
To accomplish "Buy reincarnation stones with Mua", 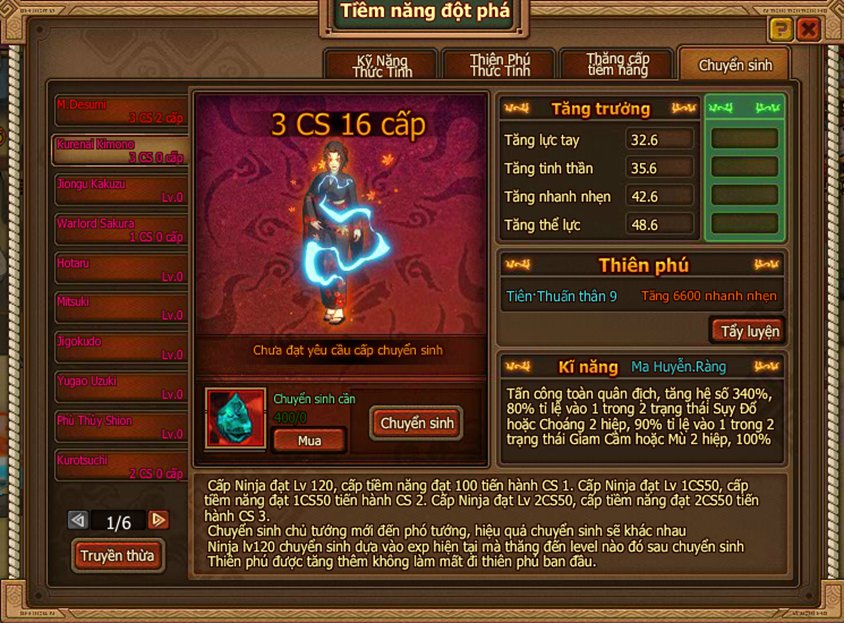I will (x=310, y=440).
